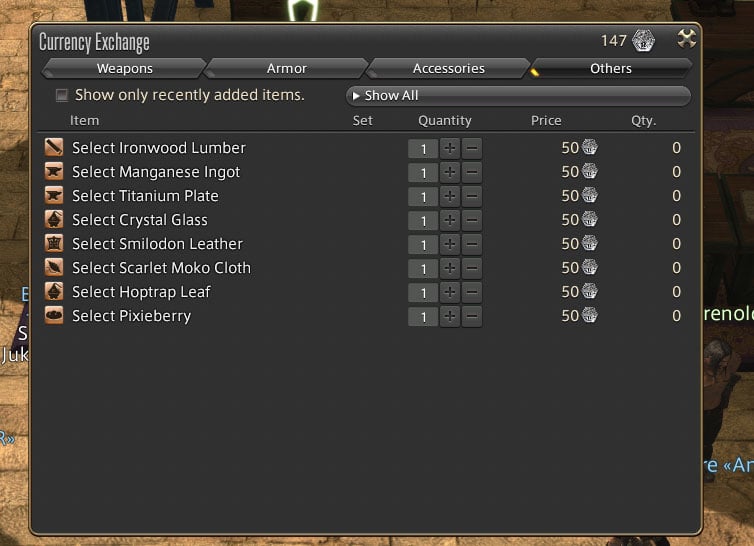
Task: Pick the Select Titanium Plate item
Action: pos(145,196)
